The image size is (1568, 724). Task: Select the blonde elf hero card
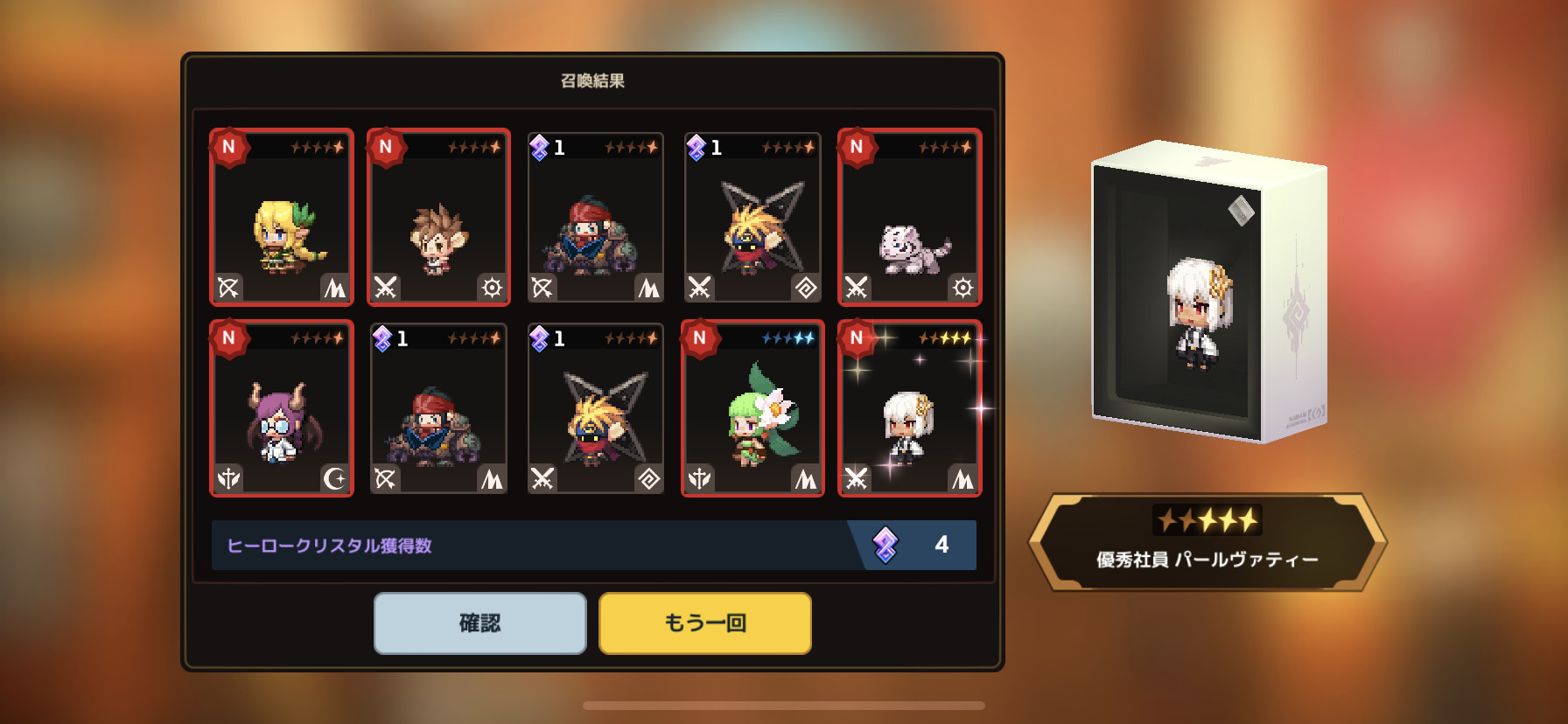(x=282, y=218)
